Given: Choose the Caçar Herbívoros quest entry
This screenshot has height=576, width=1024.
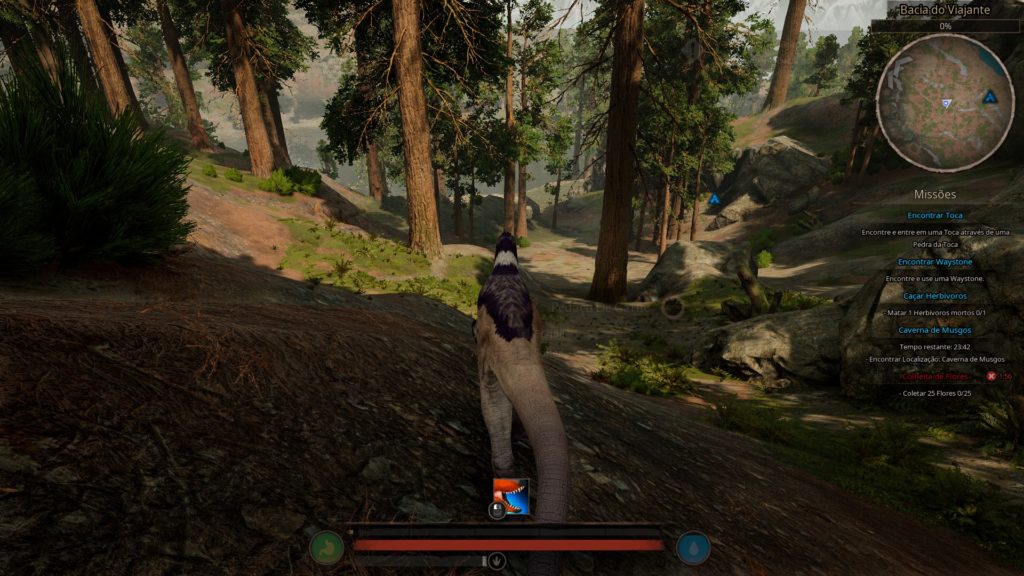Looking at the screenshot, I should coord(935,296).
